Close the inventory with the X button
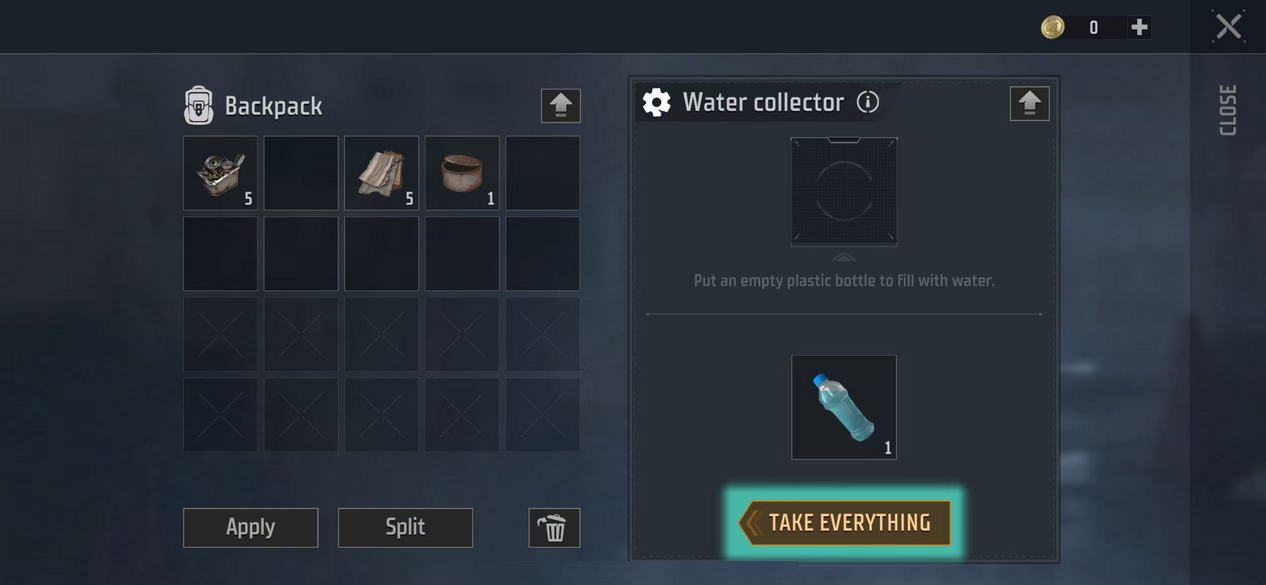 click(x=1229, y=27)
